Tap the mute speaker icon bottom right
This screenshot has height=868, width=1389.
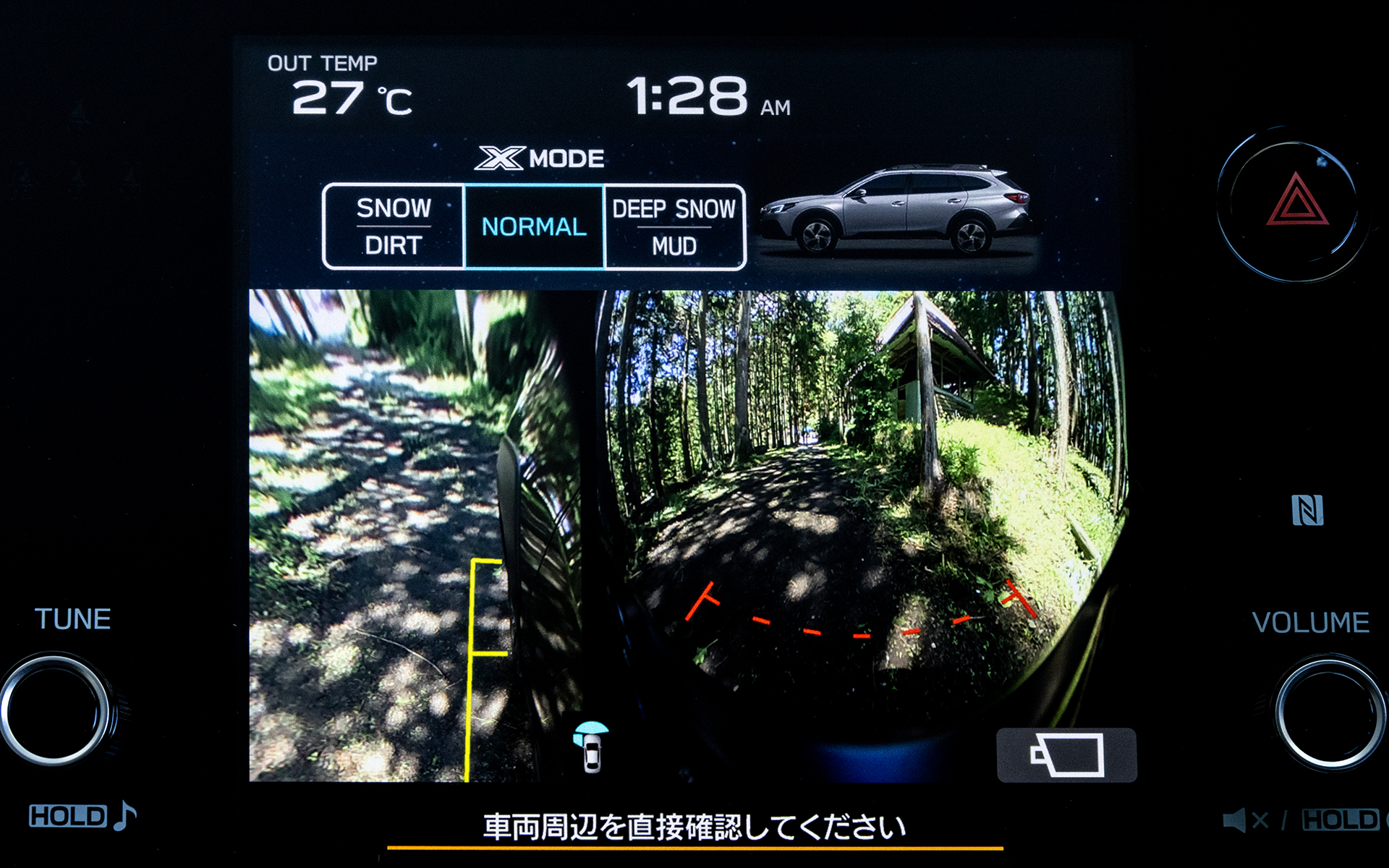[1246, 820]
